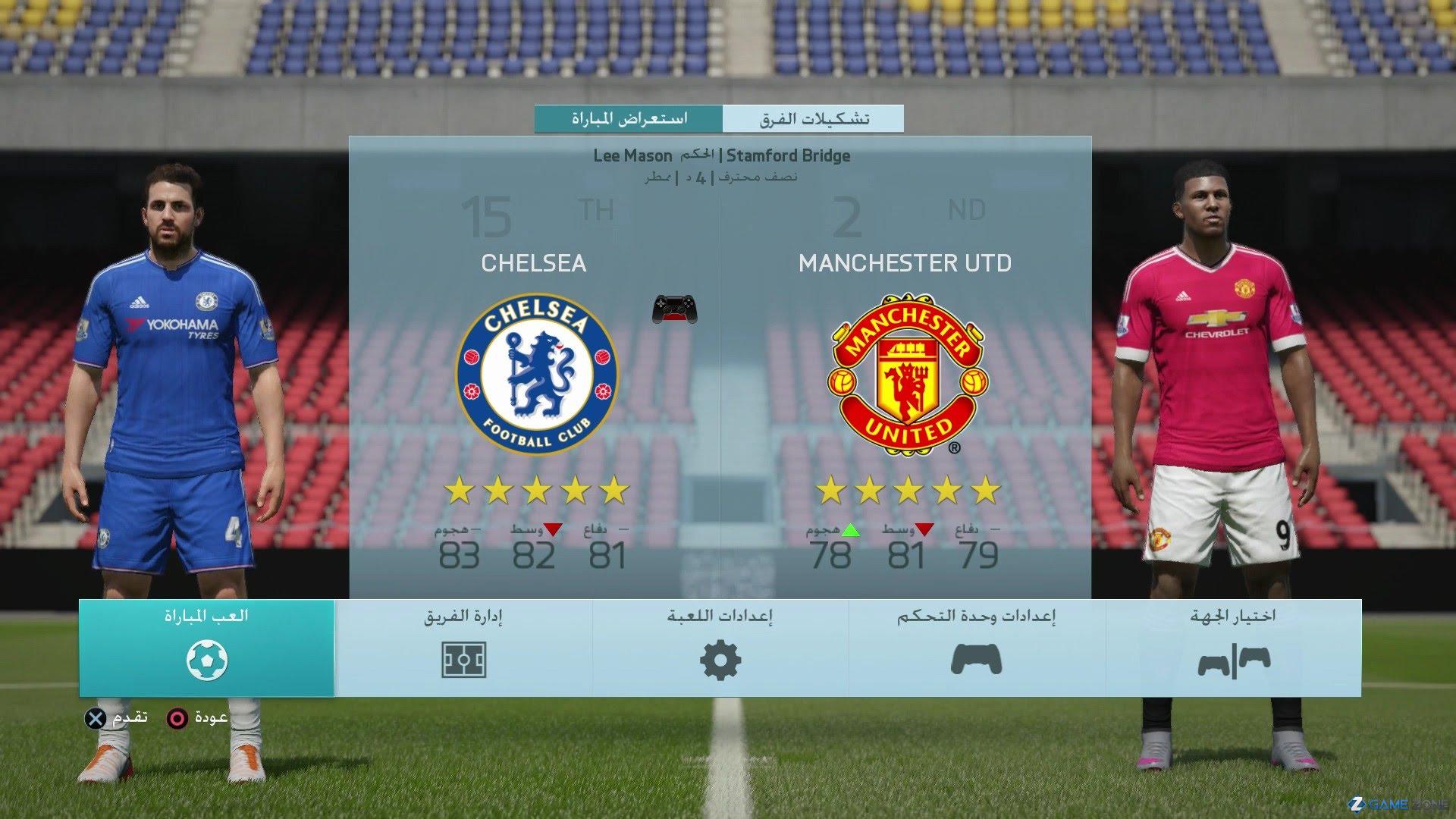Choose the Select Sides tile (اختيار الجهة)
This screenshot has height=819, width=1456.
pos(1234,648)
